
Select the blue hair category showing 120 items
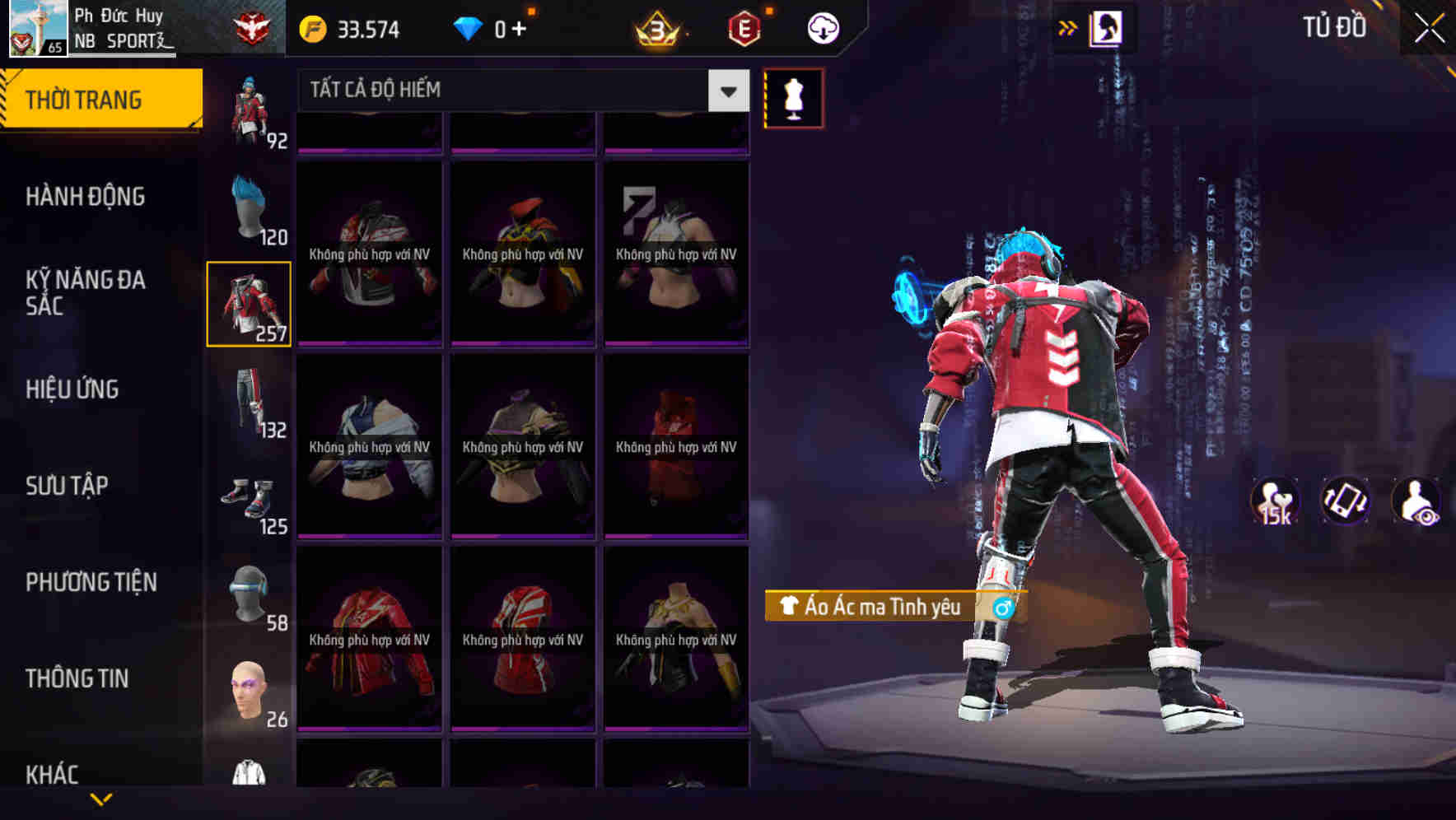250,204
